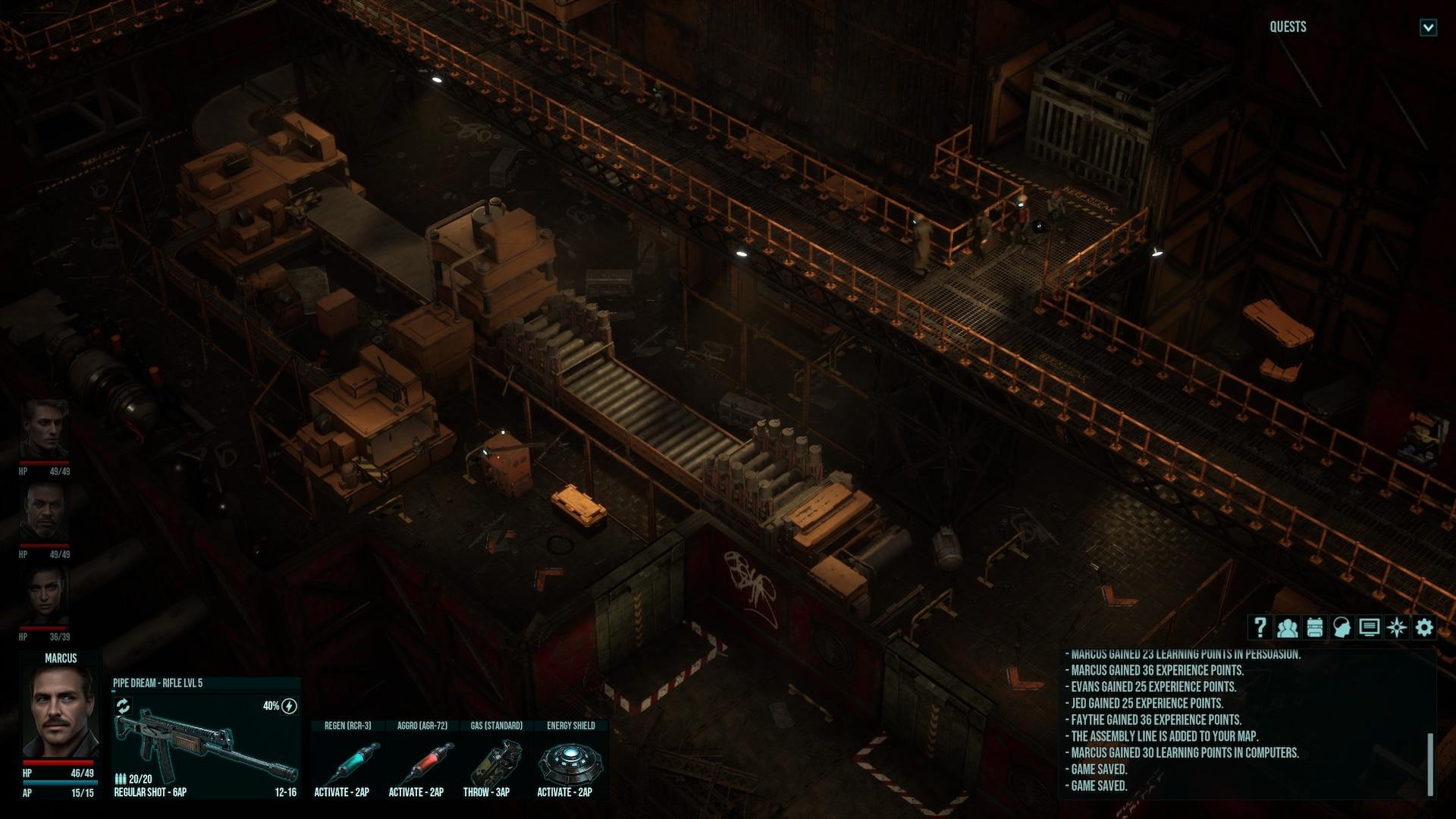Viewport: 1456px width, 819px height.
Task: Click the weapon swap arrows icon
Action: point(123,706)
